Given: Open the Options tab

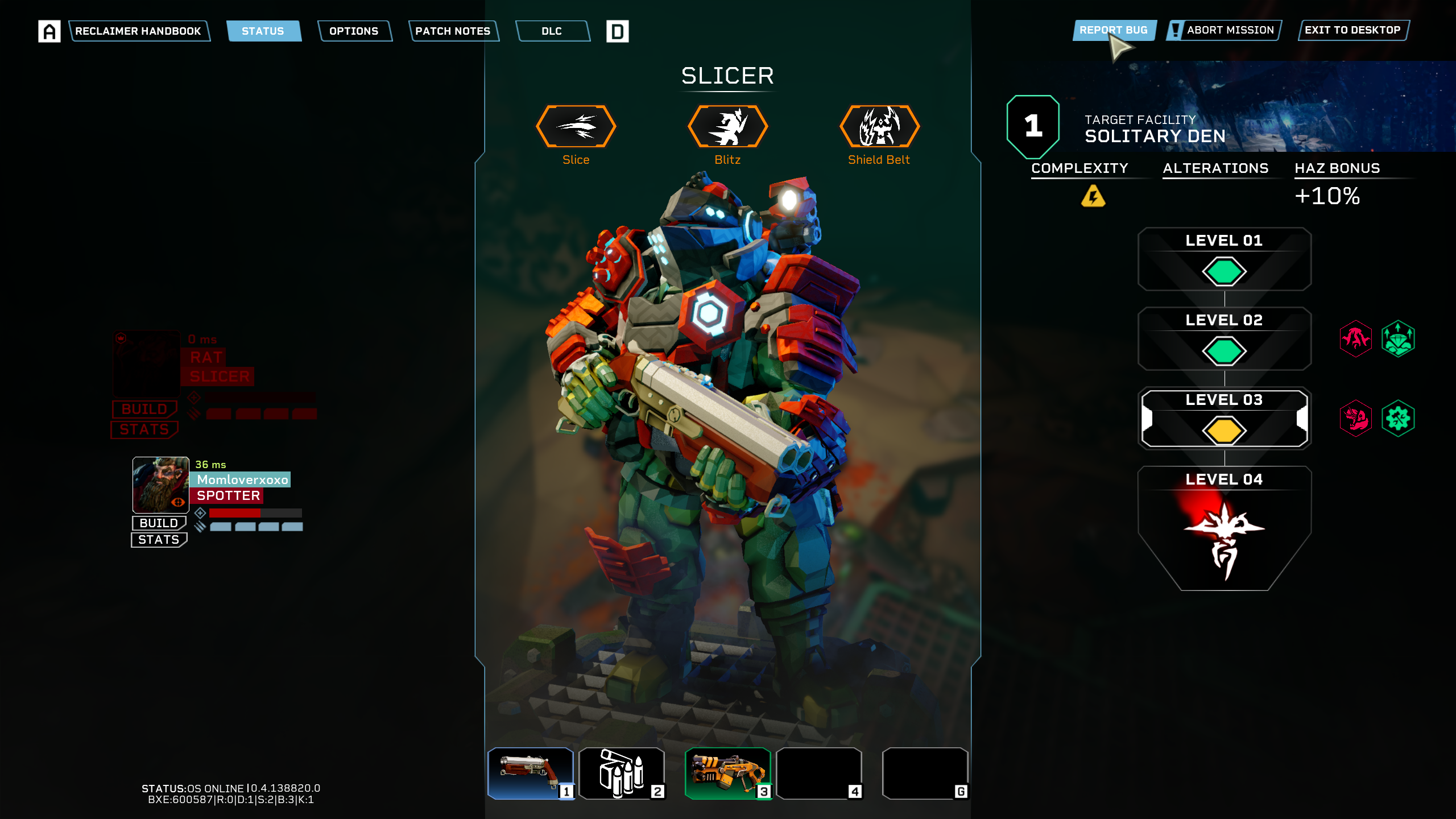Looking at the screenshot, I should point(354,31).
